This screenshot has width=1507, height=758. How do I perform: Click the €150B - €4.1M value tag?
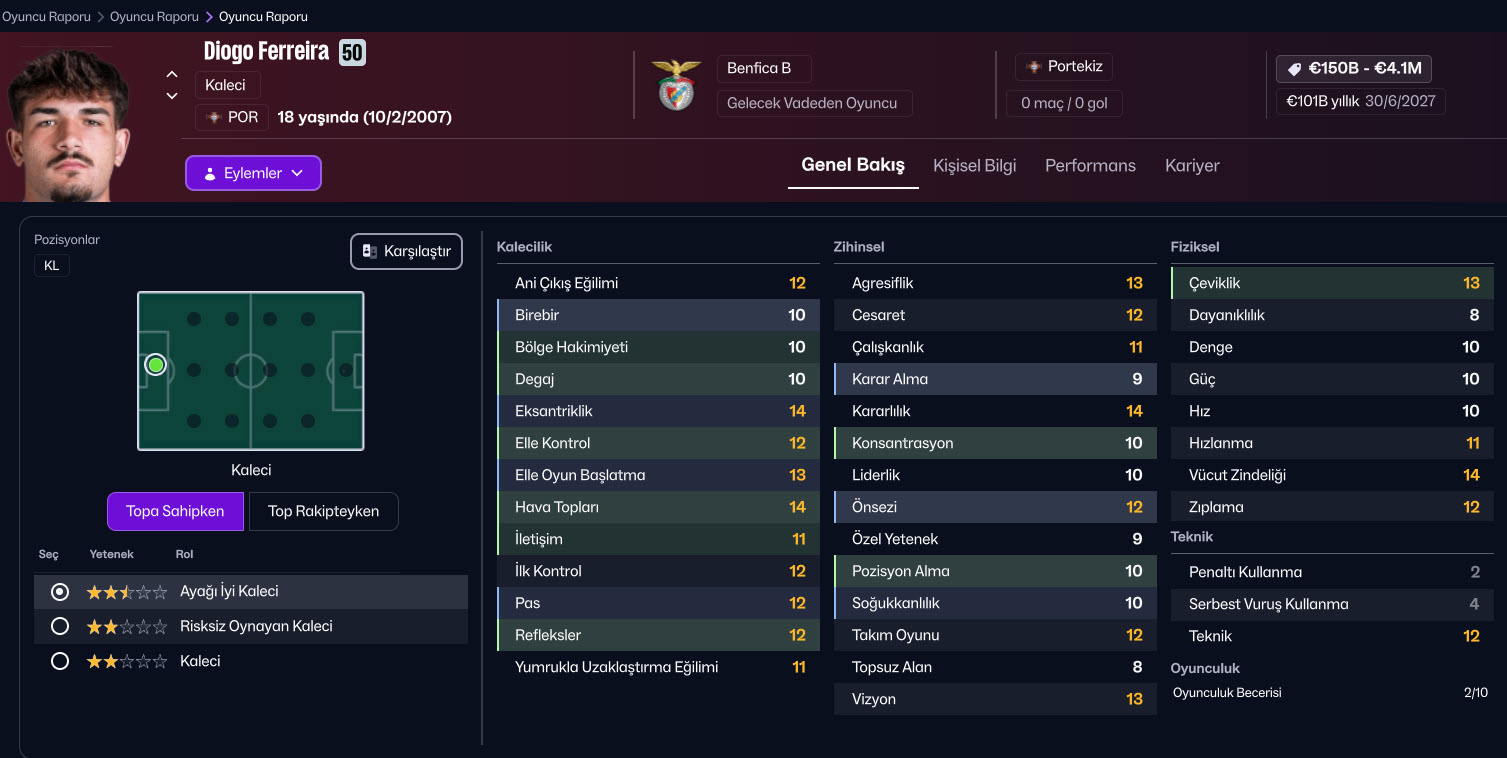click(1354, 69)
